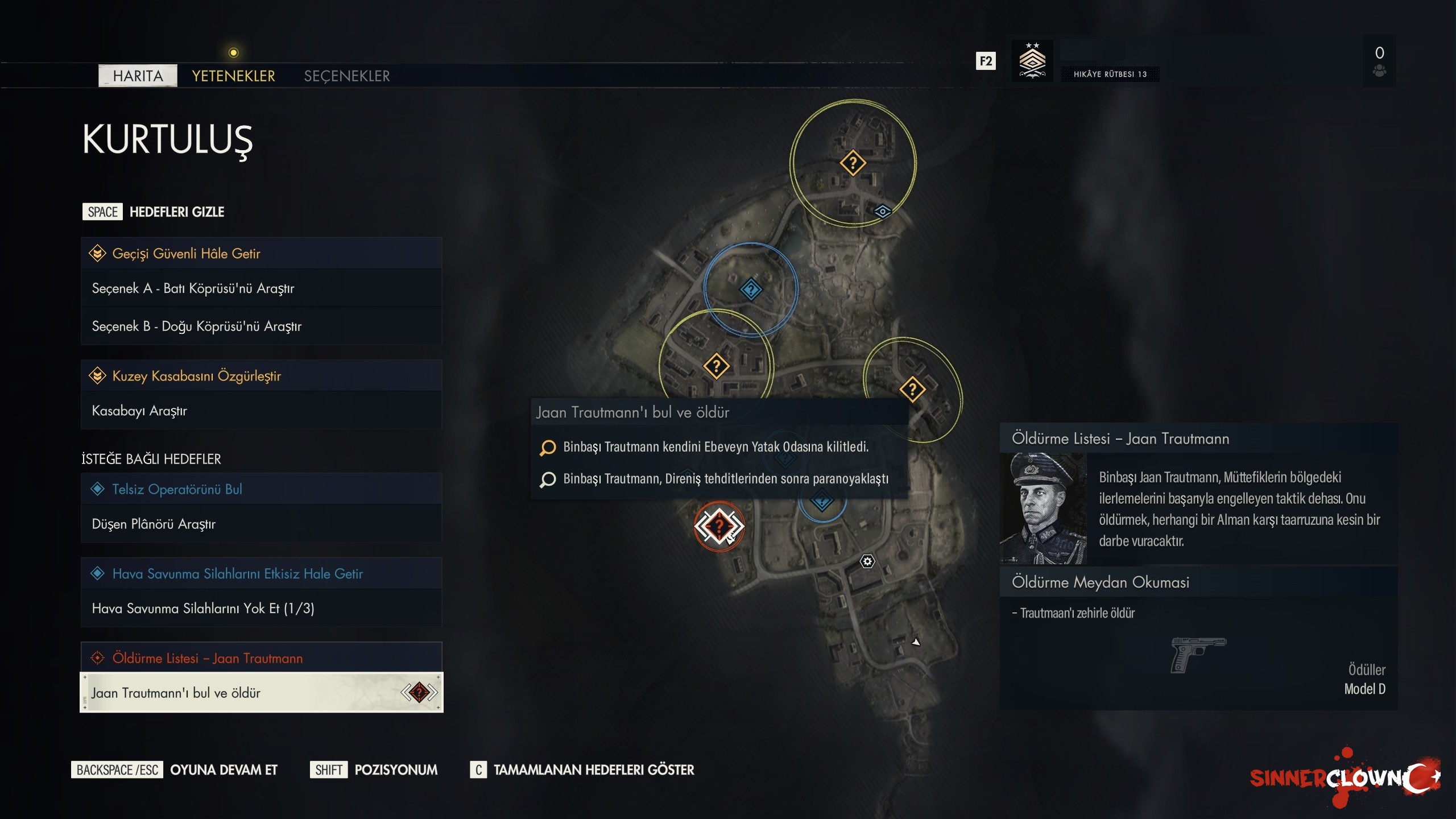Open the Yetenekler tab
The height and width of the screenshot is (819, 1456).
pyautogui.click(x=233, y=76)
